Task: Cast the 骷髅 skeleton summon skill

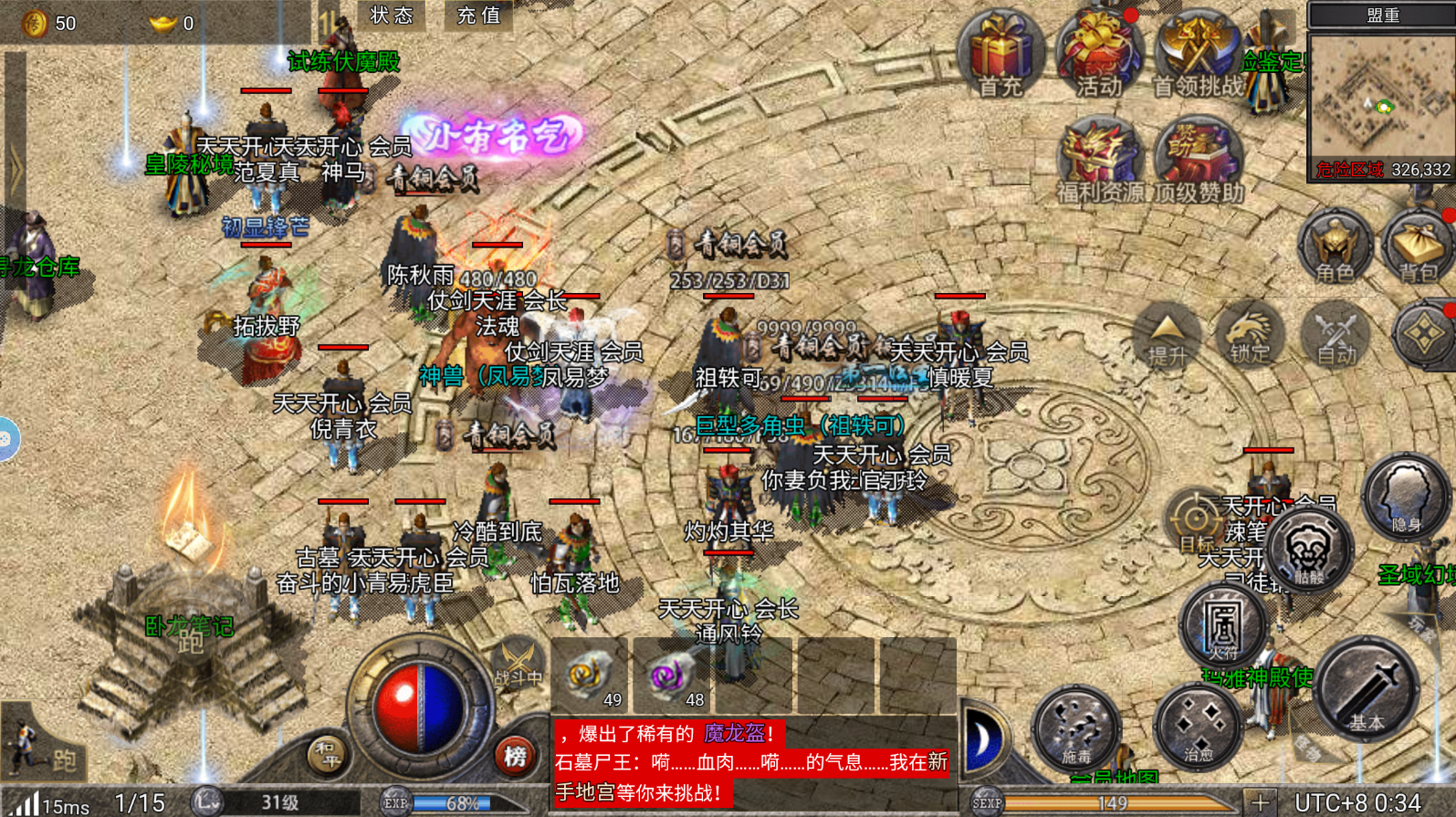Action: [x=1309, y=550]
